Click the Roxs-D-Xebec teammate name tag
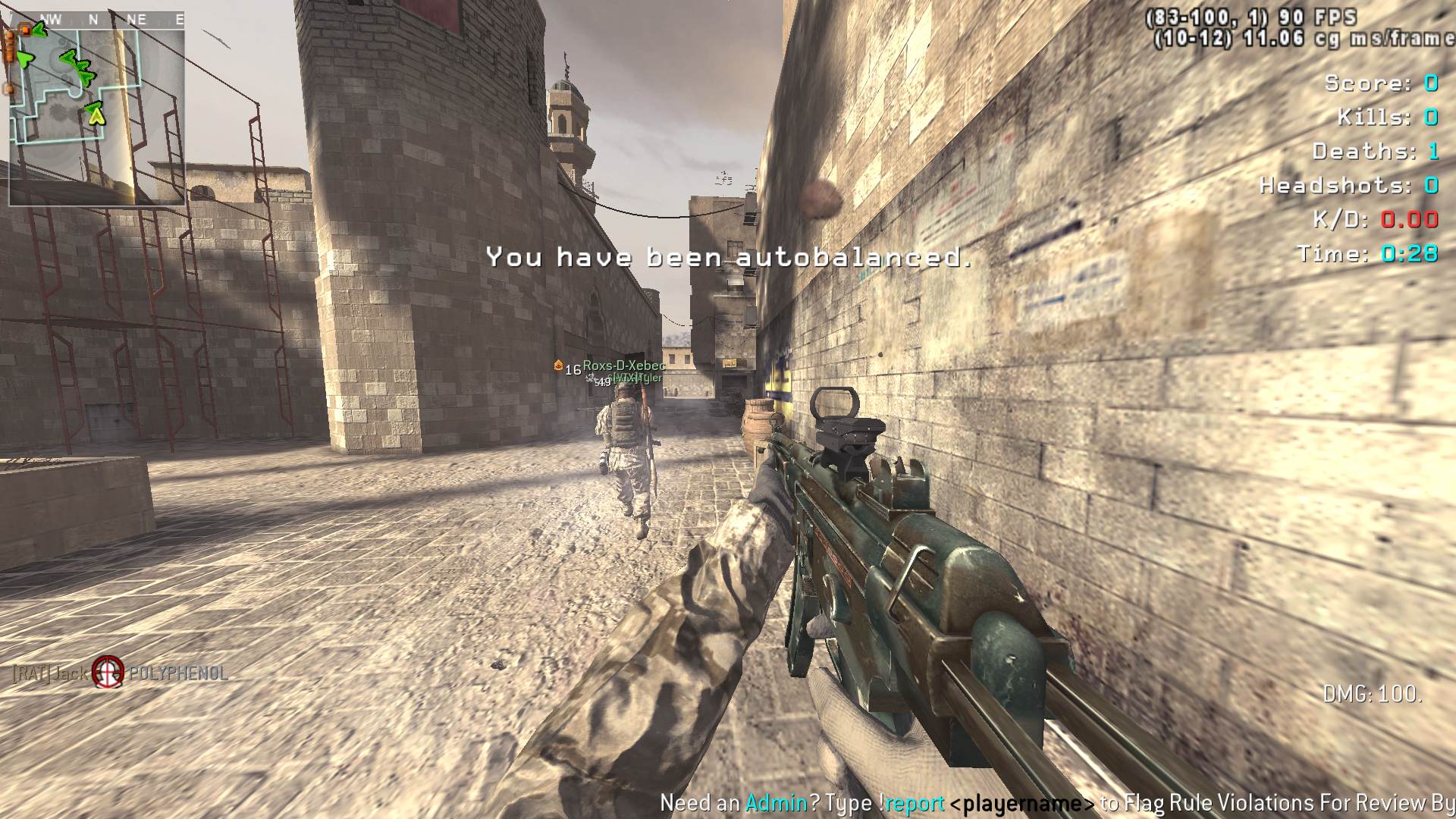Image resolution: width=1456 pixels, height=819 pixels. (x=623, y=366)
